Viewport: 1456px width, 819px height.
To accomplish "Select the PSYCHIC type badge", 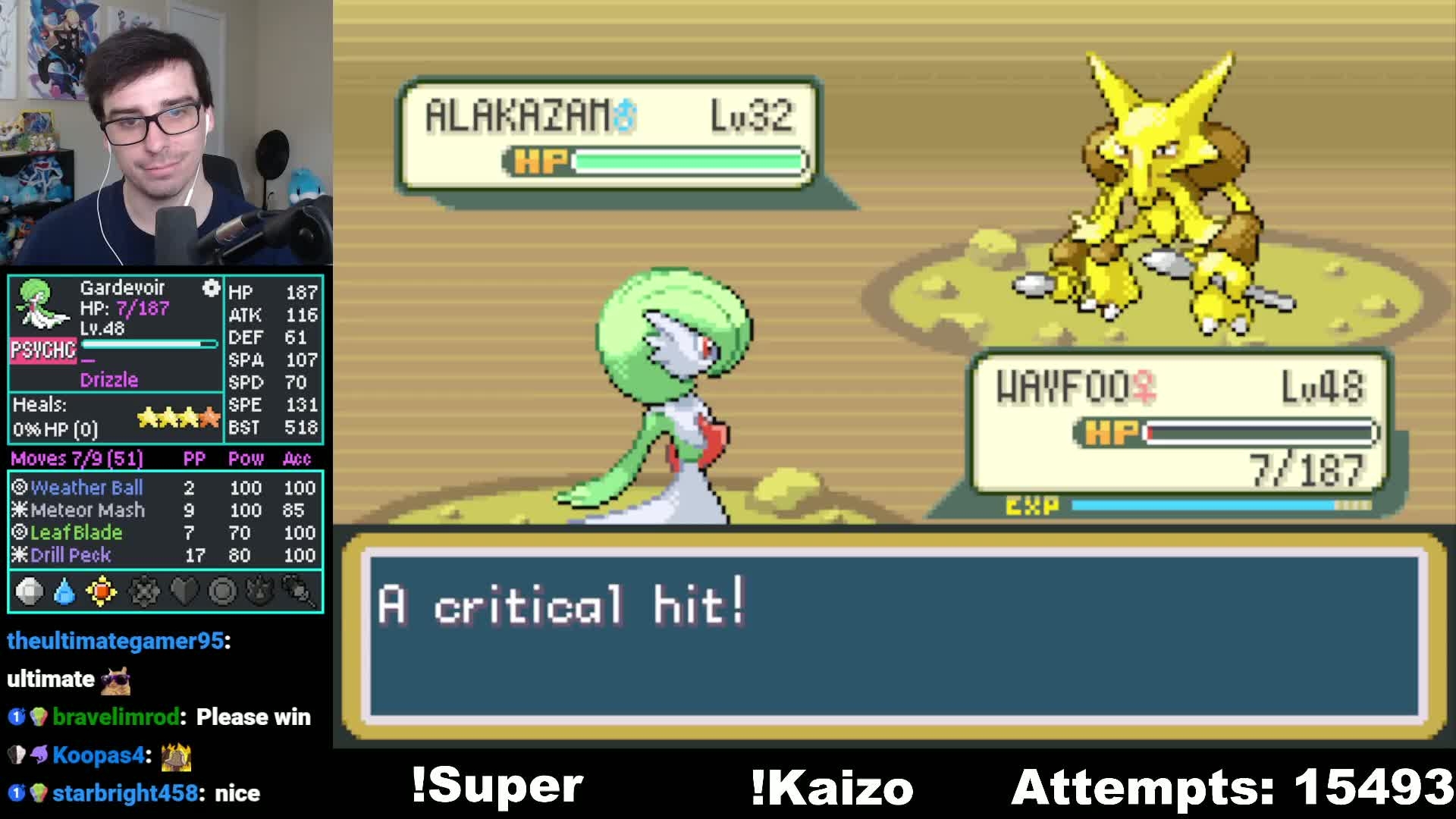I will click(43, 350).
